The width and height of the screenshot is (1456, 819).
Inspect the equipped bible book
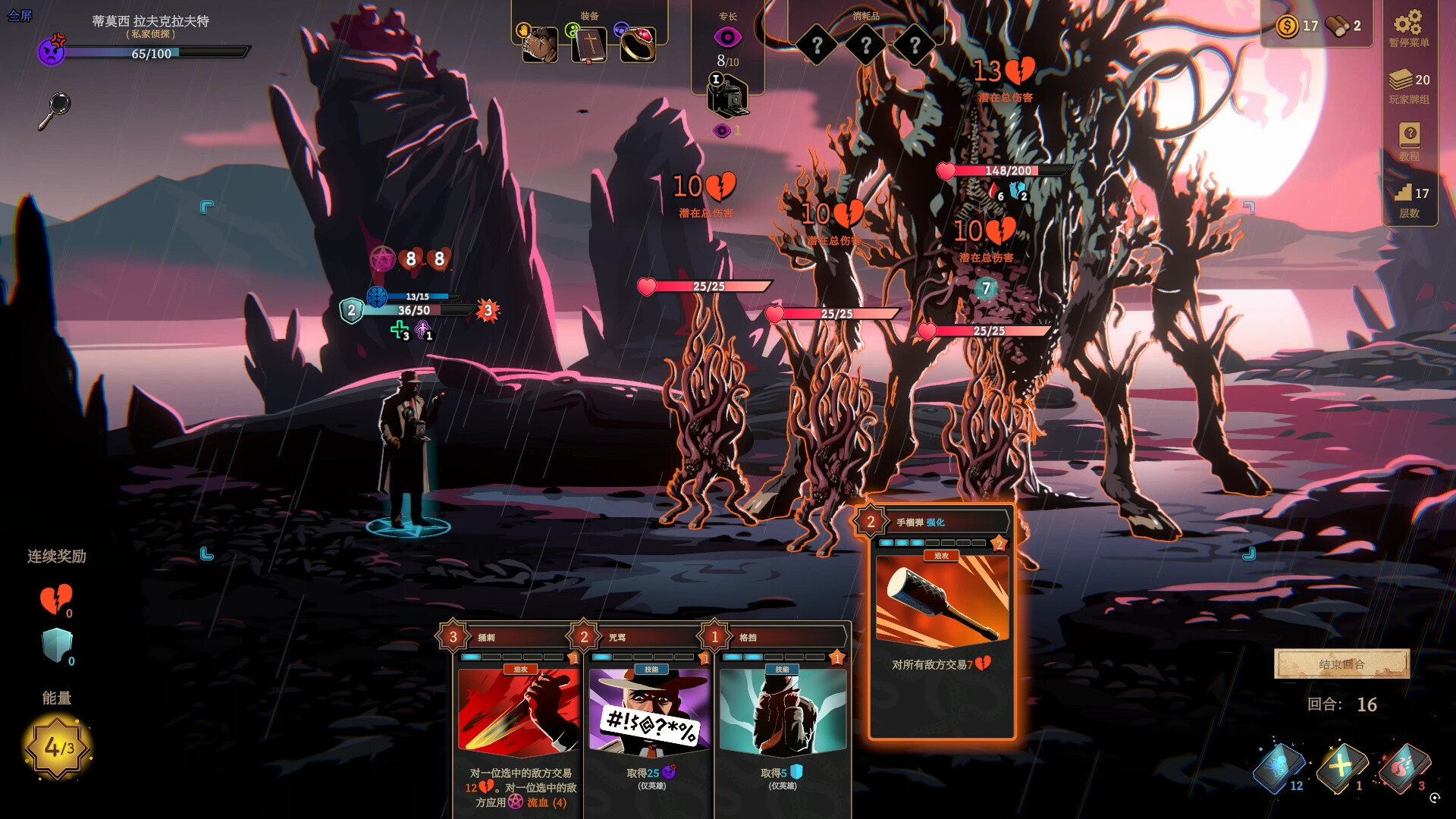[589, 45]
